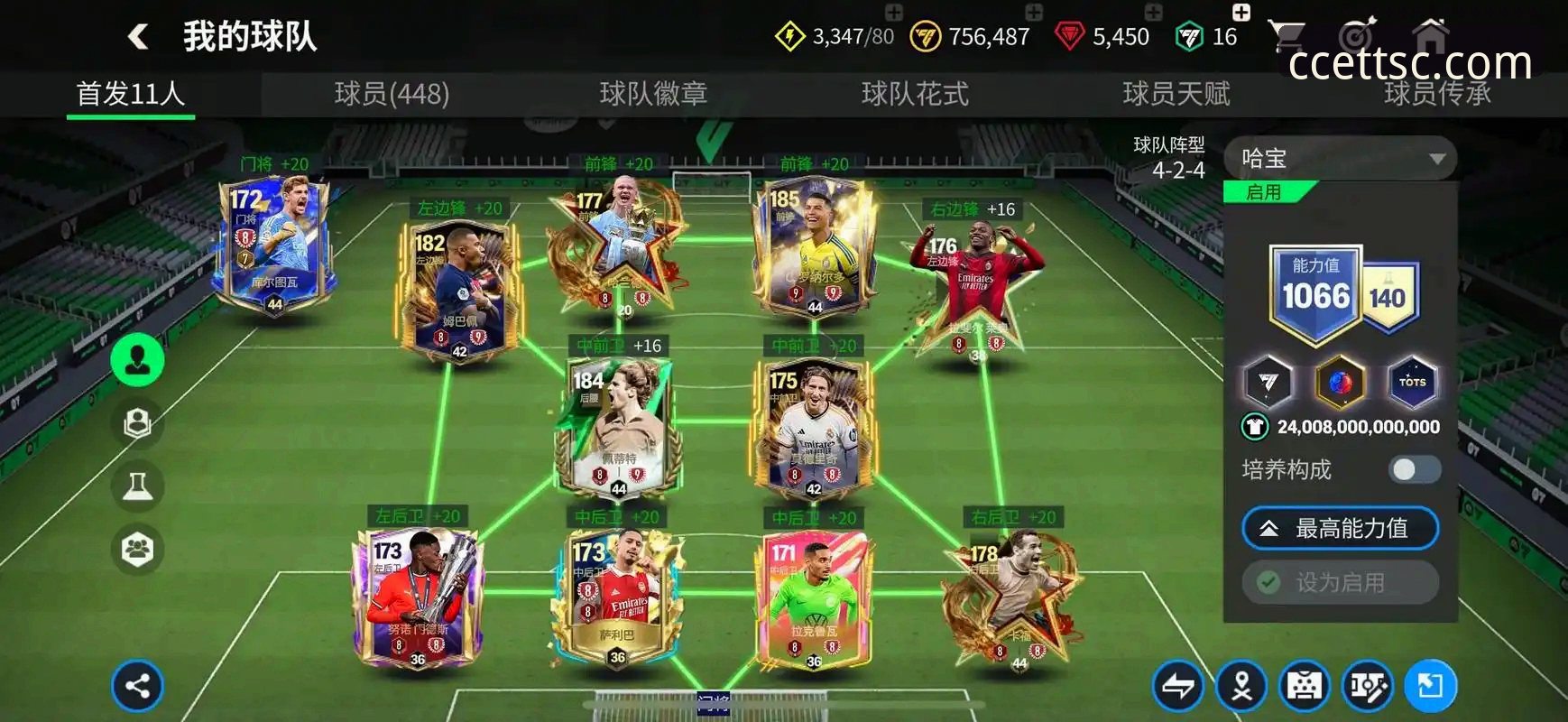This screenshot has height=722, width=1568.
Task: Select the green player silhouette sidebar icon
Action: [137, 360]
